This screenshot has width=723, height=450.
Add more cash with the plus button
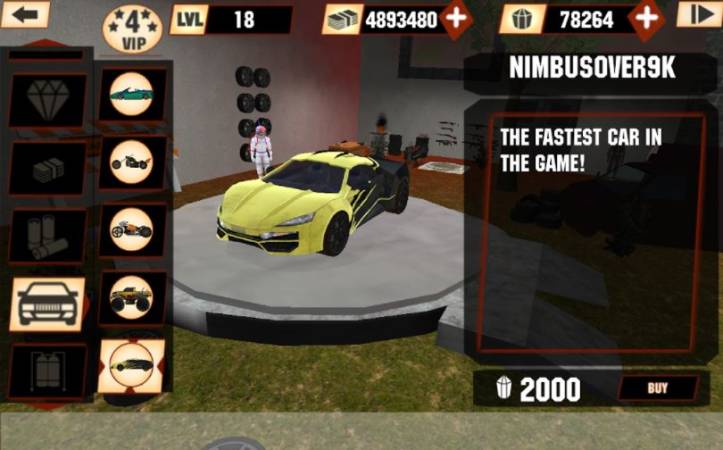point(455,18)
